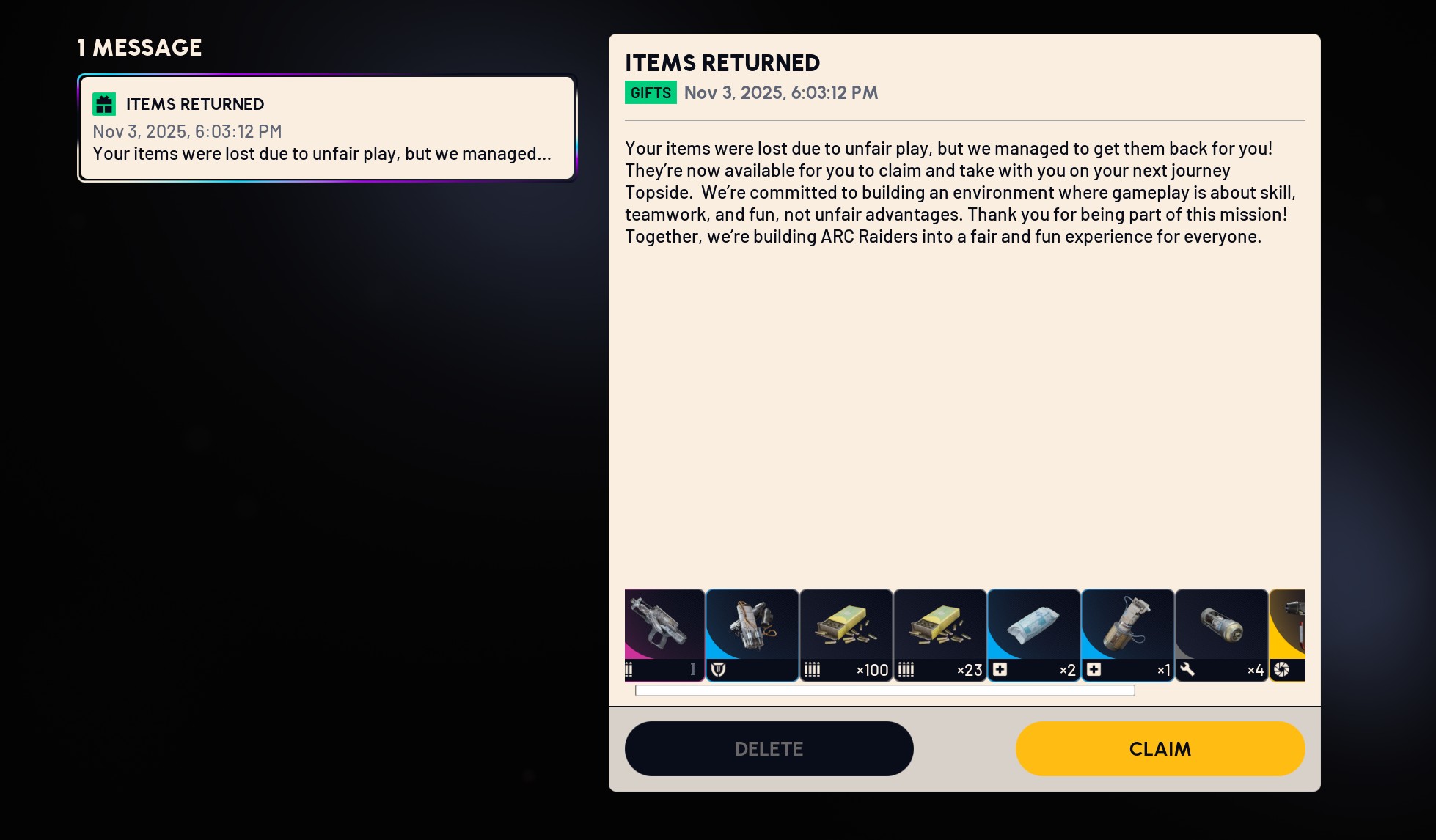Delete the Items Returned message

[769, 748]
